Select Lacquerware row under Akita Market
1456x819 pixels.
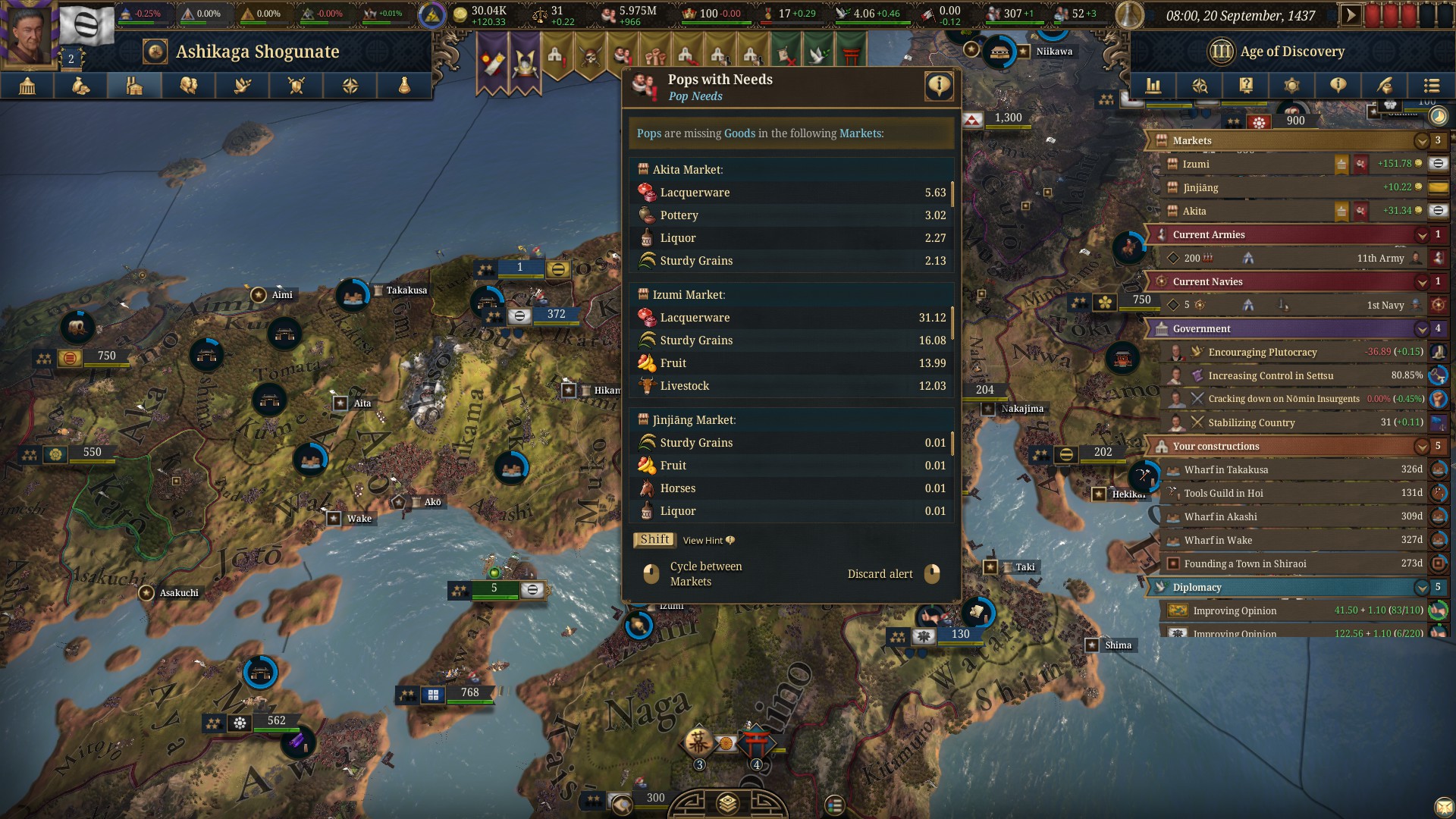791,193
